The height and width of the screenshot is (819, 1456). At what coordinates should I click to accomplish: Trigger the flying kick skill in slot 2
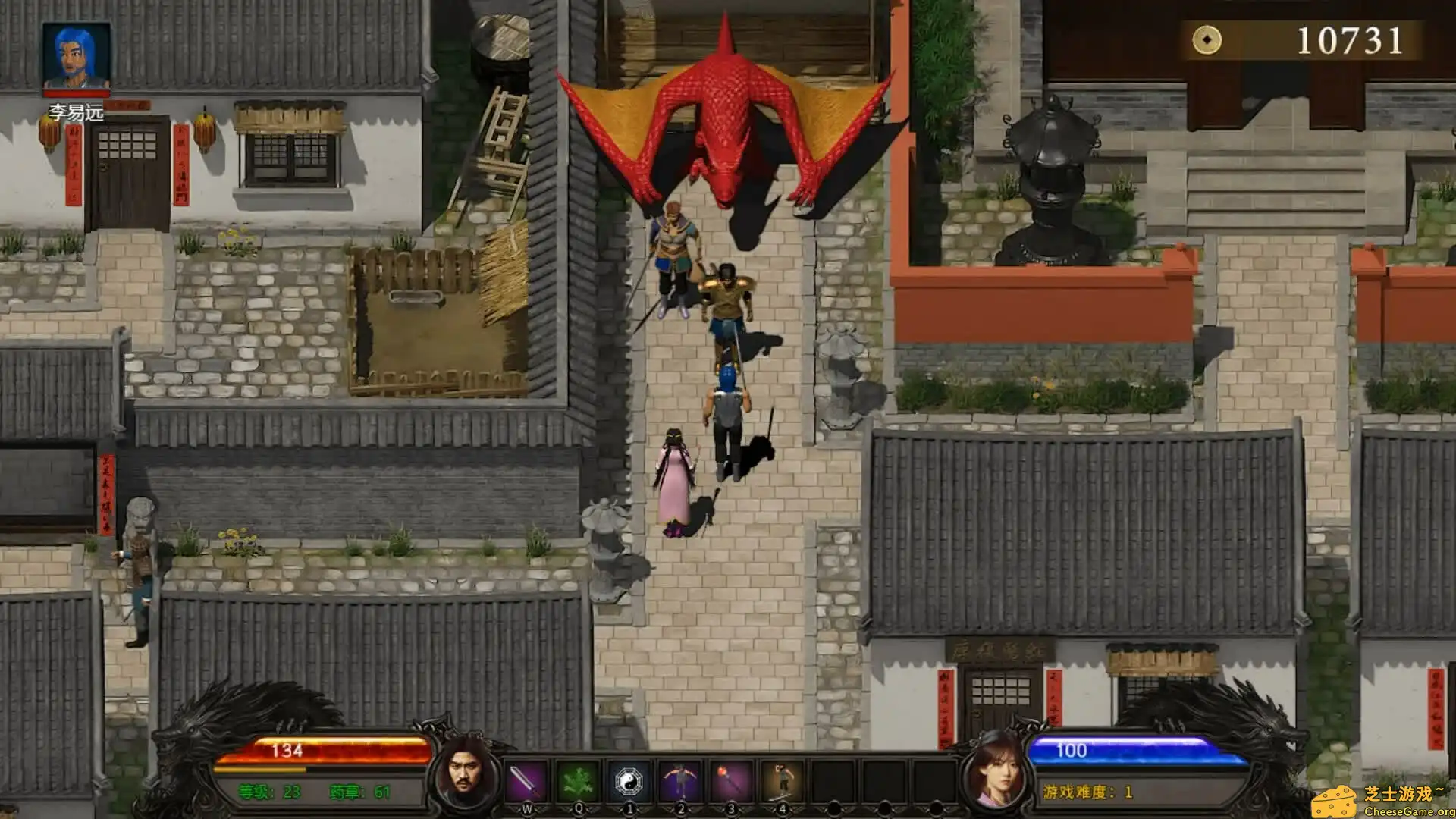coord(682,780)
